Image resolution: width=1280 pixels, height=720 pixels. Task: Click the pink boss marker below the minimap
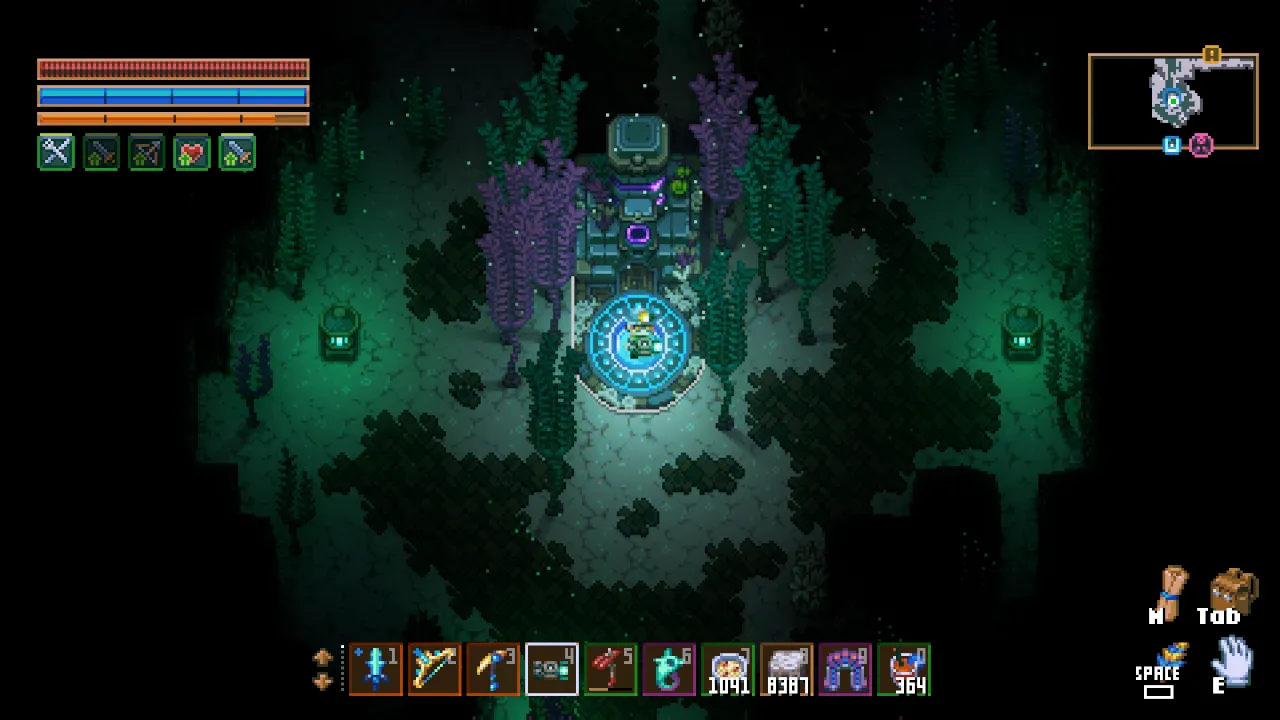1201,146
